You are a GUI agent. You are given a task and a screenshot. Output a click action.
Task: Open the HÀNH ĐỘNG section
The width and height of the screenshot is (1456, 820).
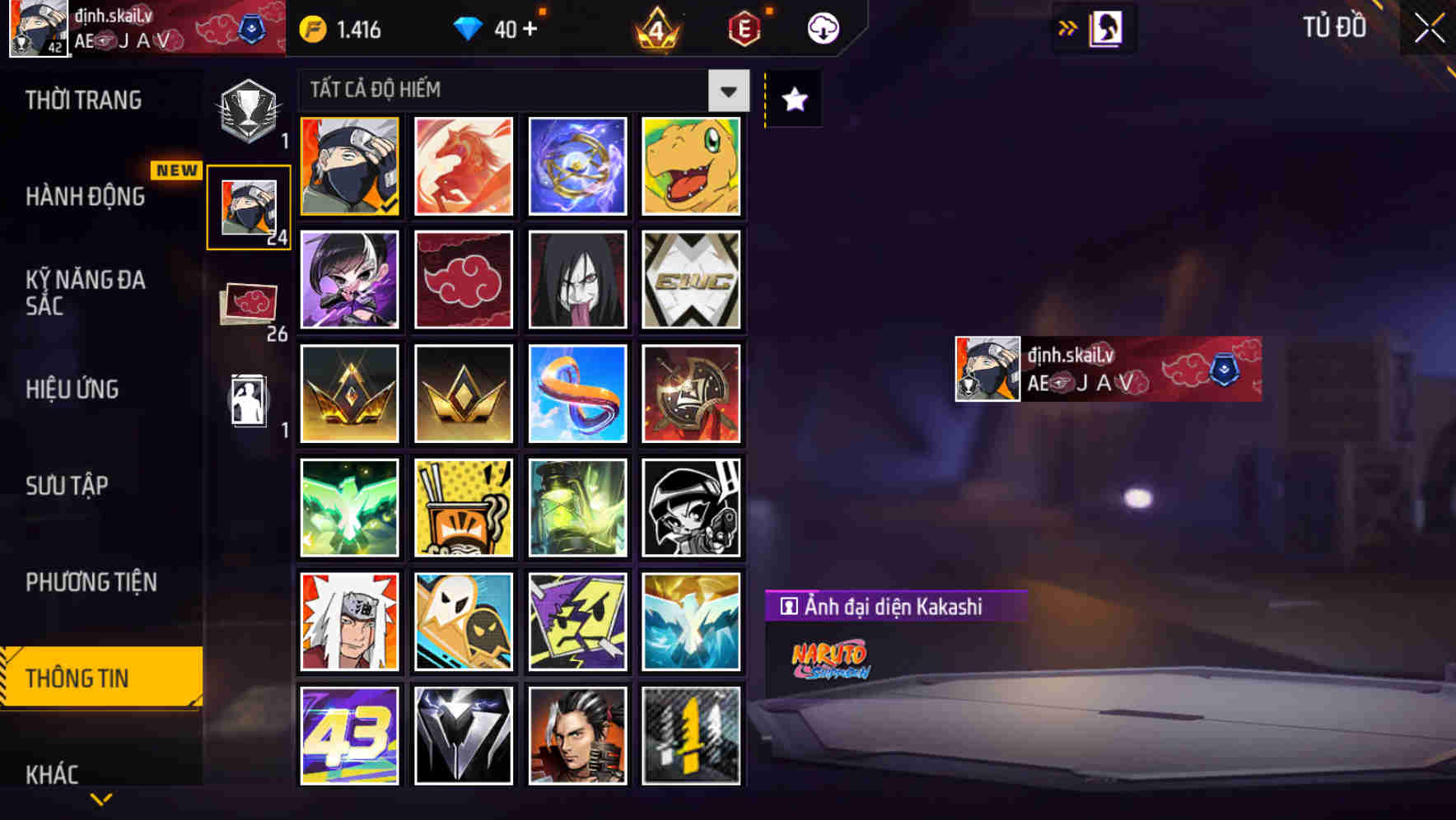pyautogui.click(x=86, y=196)
